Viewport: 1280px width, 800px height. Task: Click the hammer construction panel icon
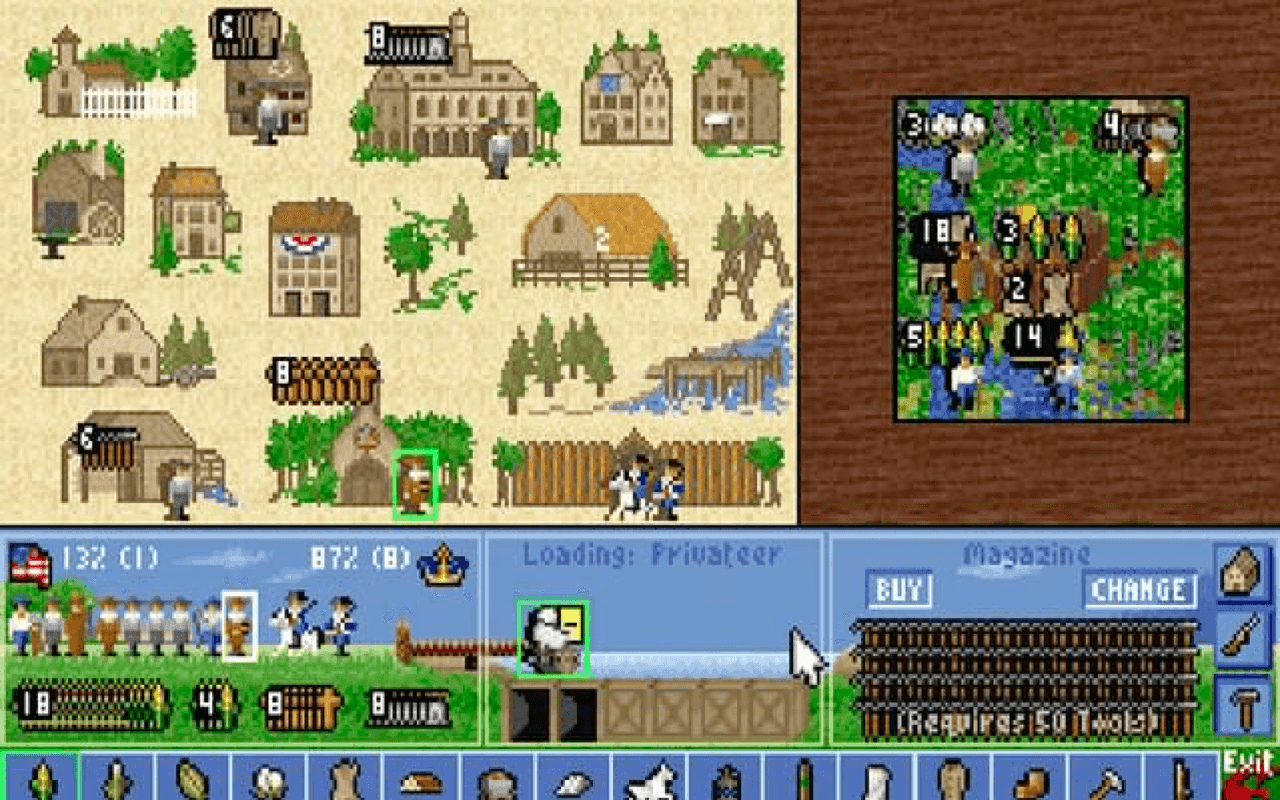1240,700
